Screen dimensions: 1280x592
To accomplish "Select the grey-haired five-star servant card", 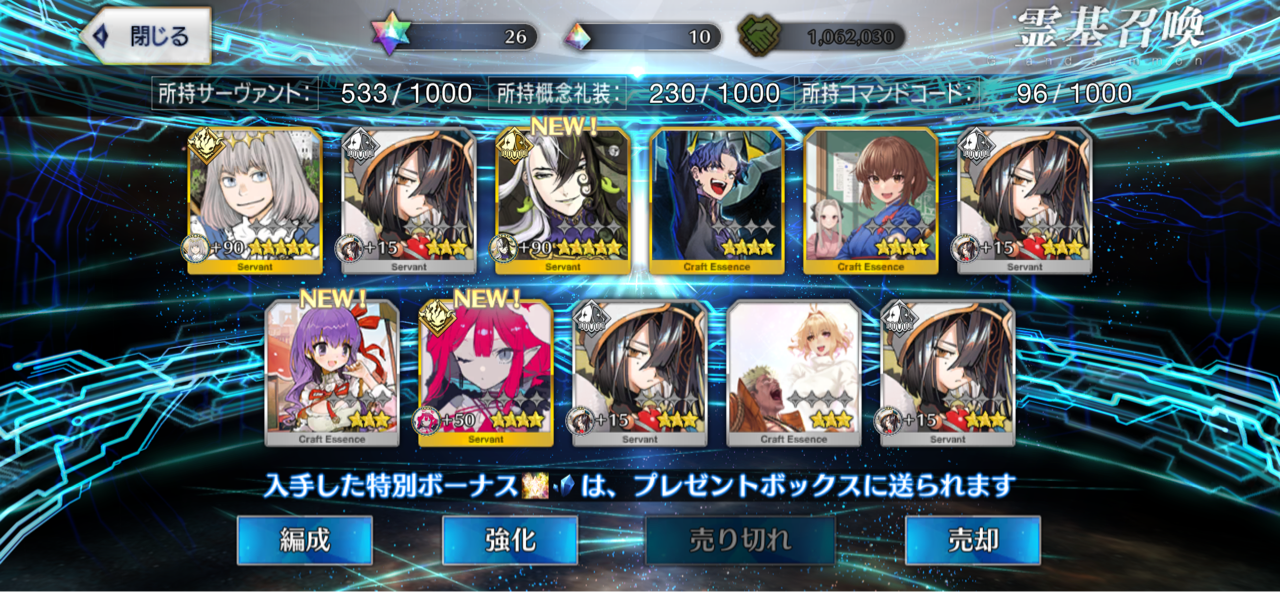I will point(255,200).
